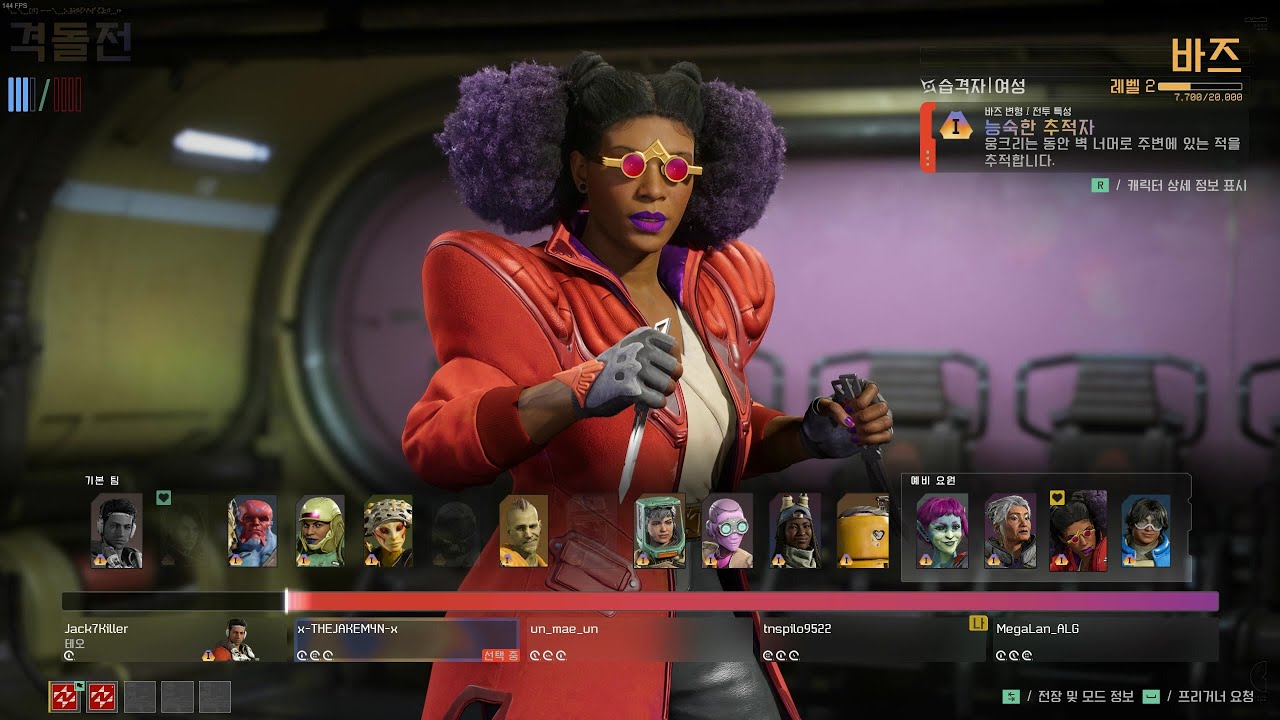Choose the mohawk man in the yellow jacket
This screenshot has width=1280, height=720.
click(x=523, y=531)
